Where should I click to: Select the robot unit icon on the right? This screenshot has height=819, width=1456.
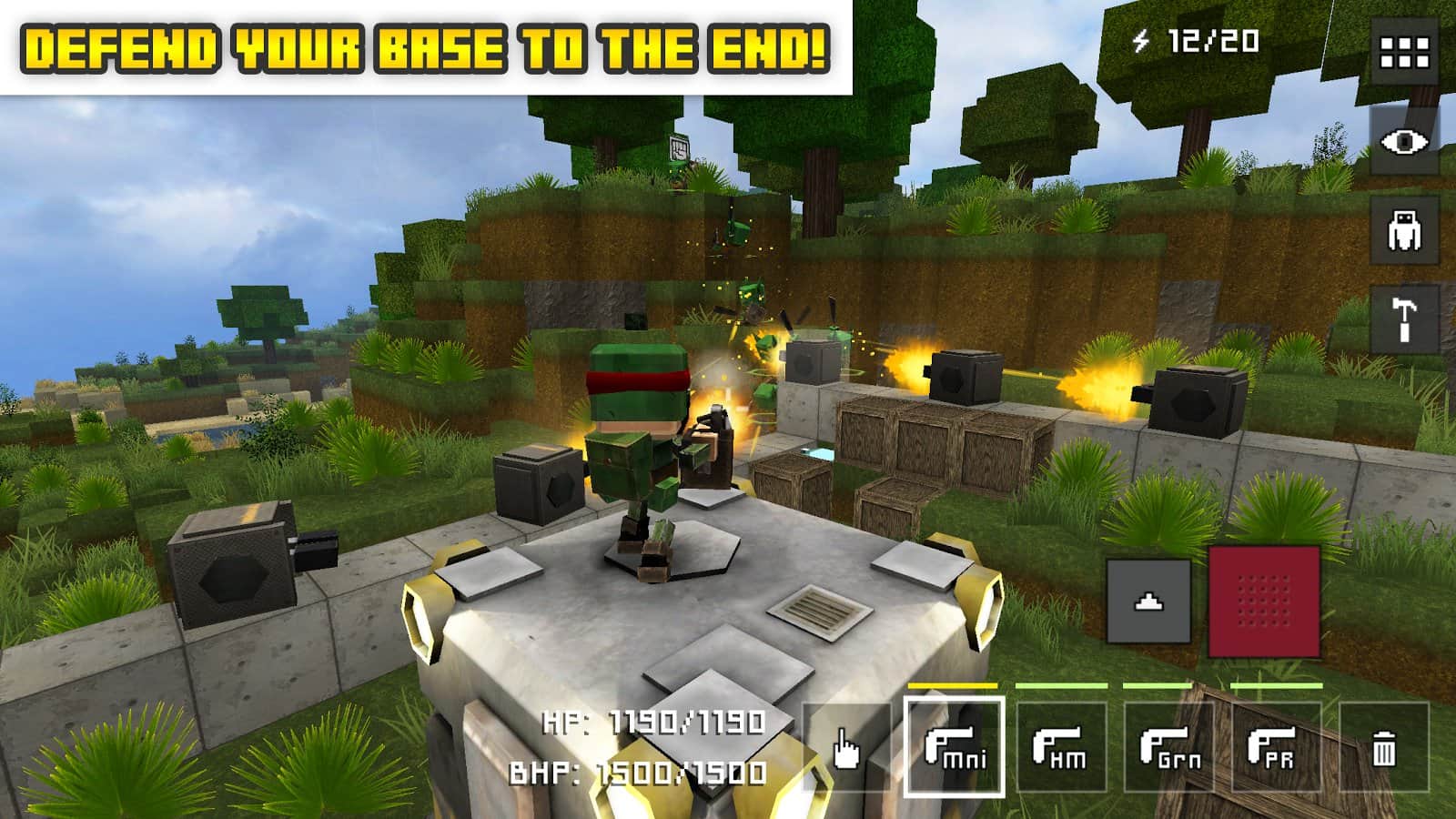[1406, 228]
